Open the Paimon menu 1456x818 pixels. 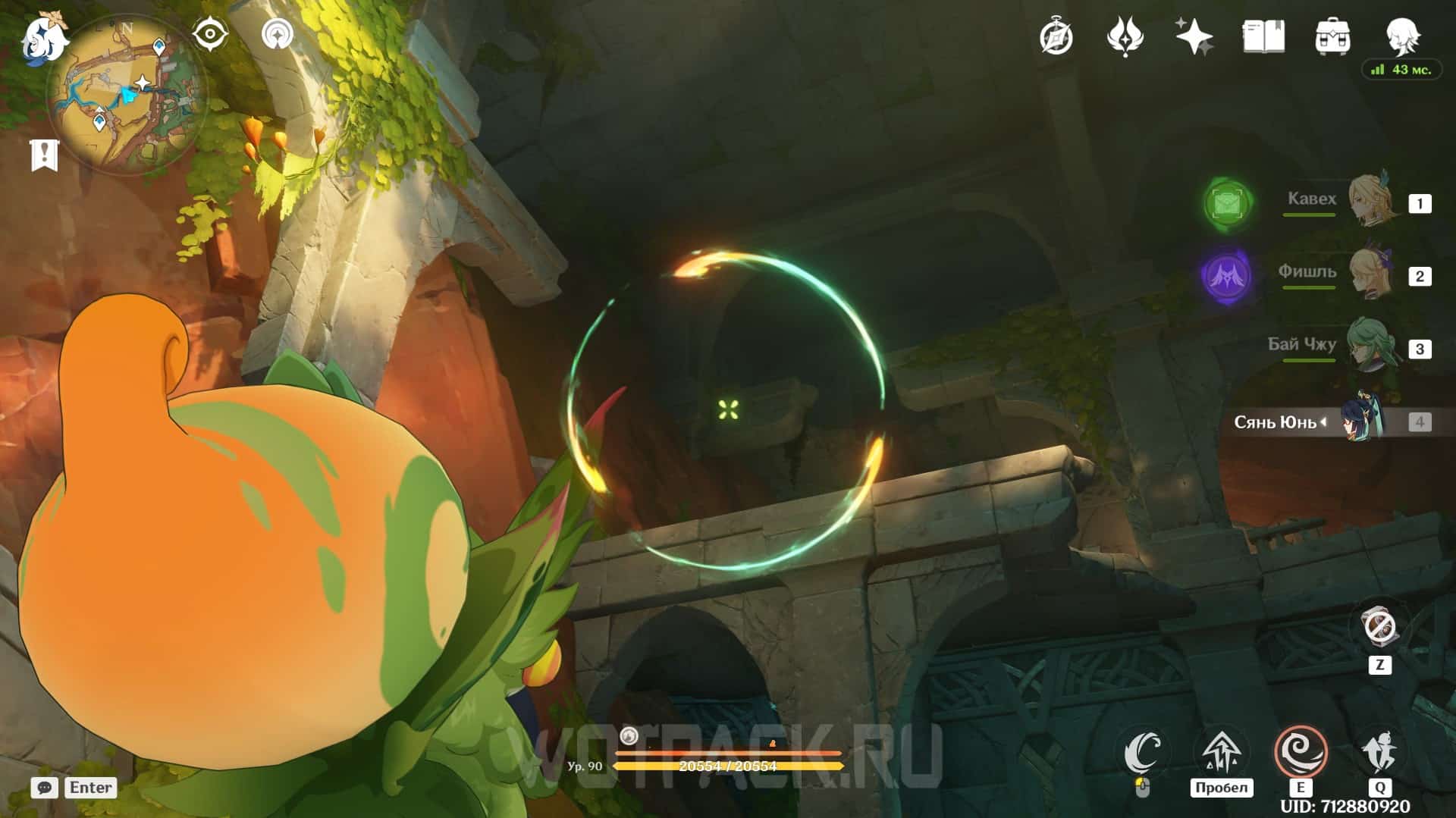point(42,39)
